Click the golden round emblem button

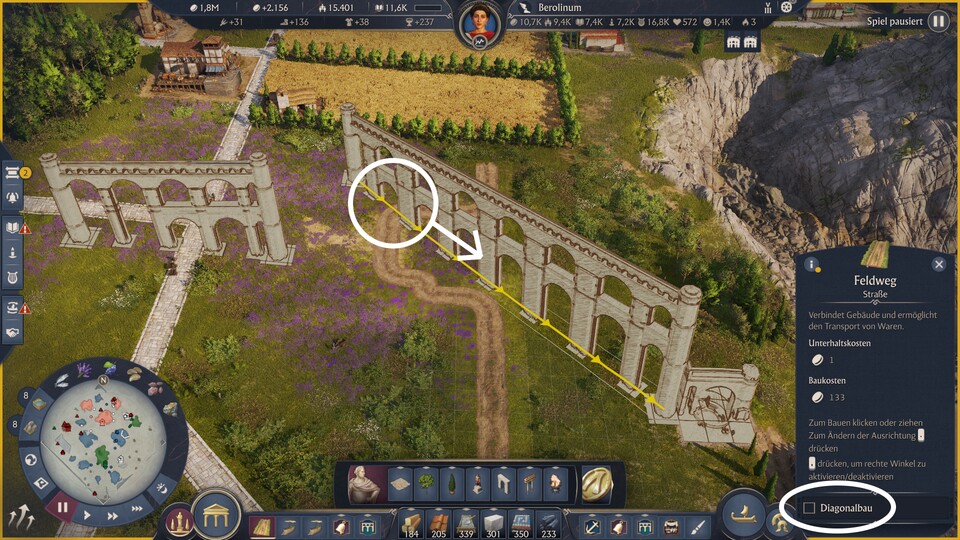597,484
